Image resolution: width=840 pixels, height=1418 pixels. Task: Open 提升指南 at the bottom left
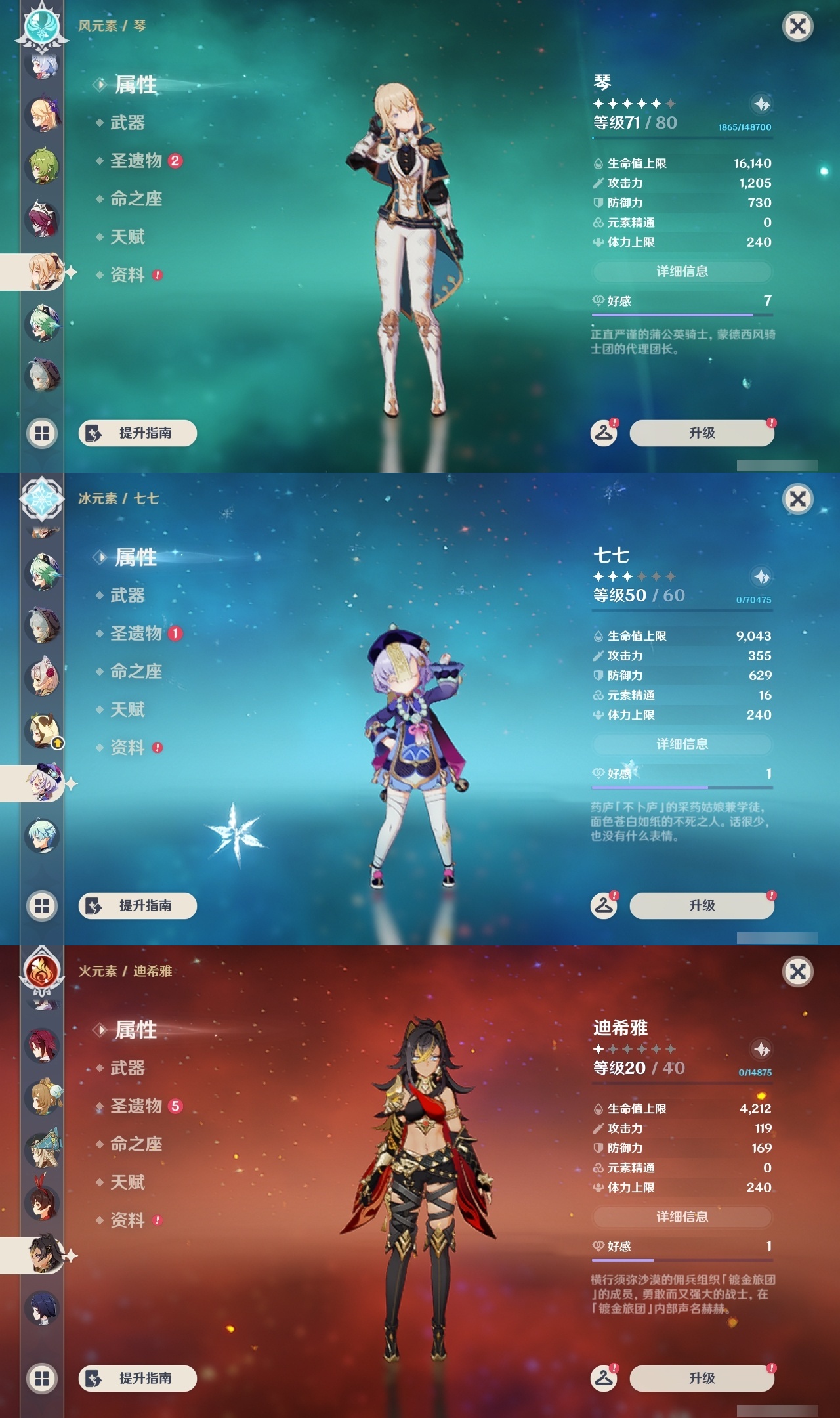(136, 433)
